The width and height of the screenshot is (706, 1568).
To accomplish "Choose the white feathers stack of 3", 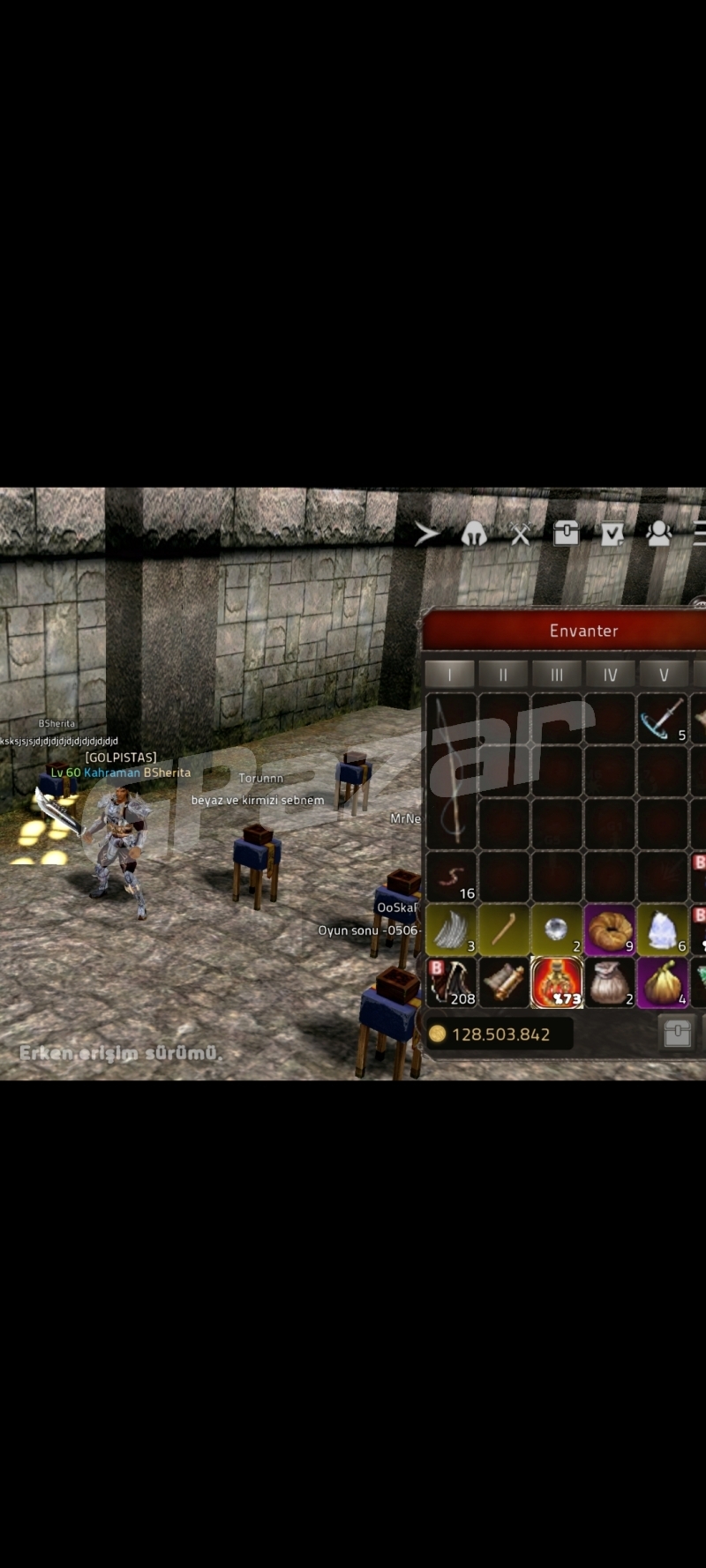I will click(452, 930).
